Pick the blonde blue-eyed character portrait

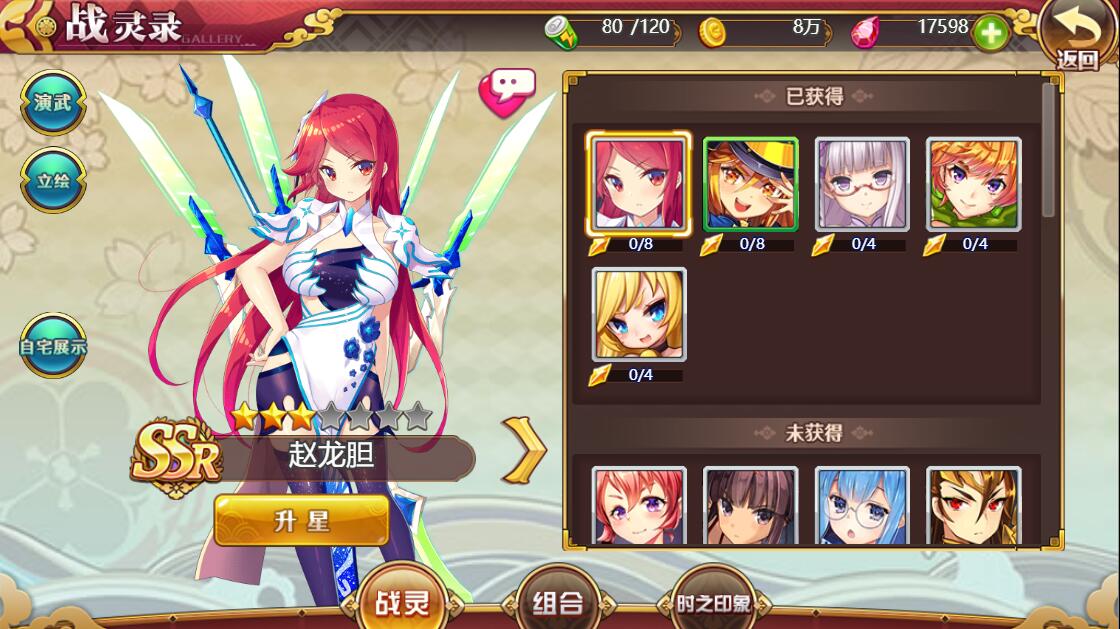639,314
